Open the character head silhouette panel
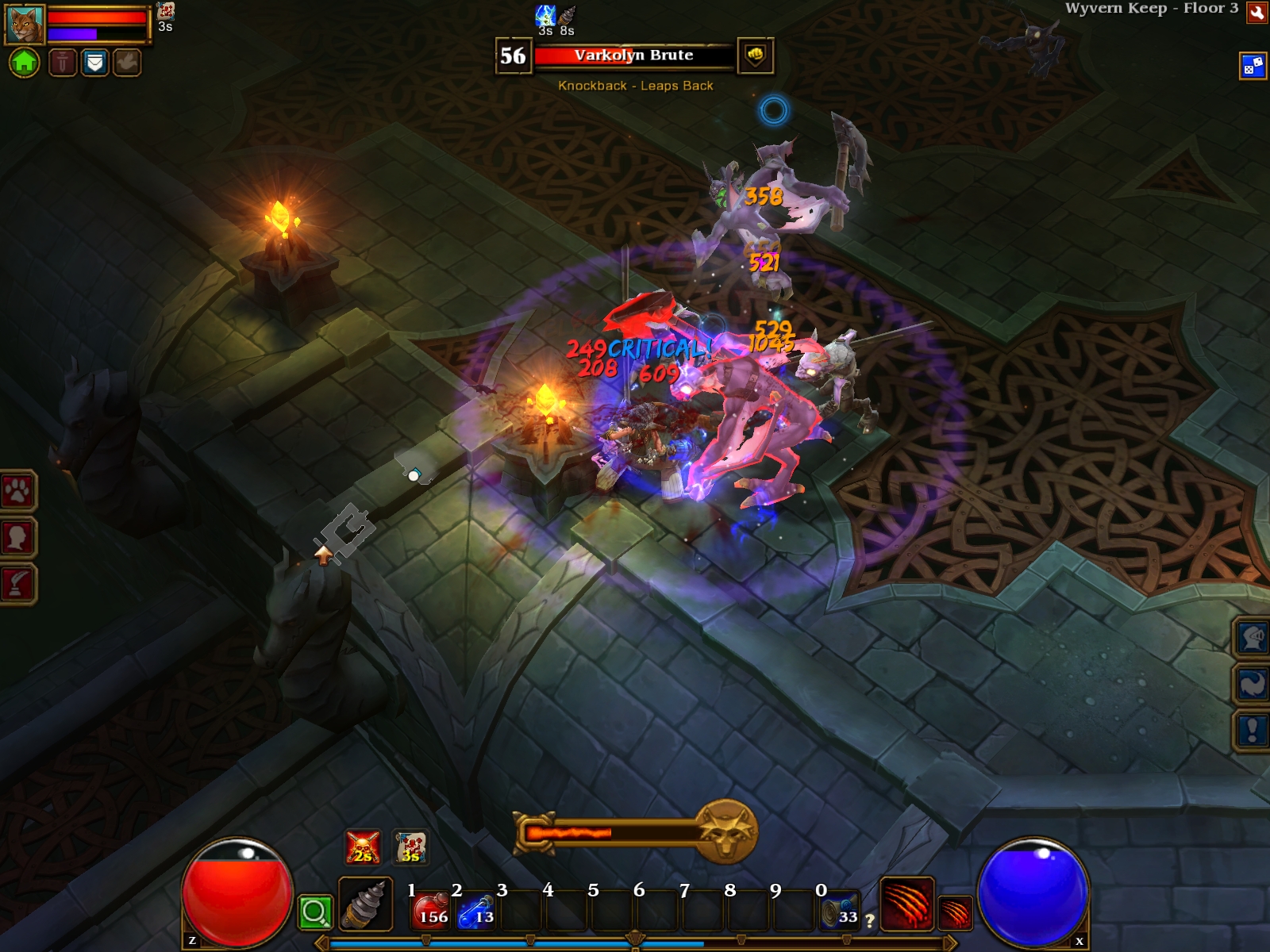This screenshot has width=1270, height=952. click(17, 538)
